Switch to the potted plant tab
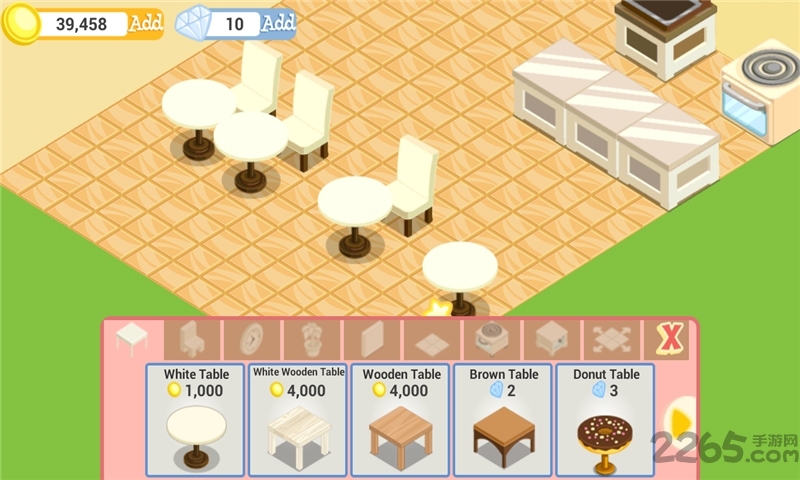 coord(311,340)
